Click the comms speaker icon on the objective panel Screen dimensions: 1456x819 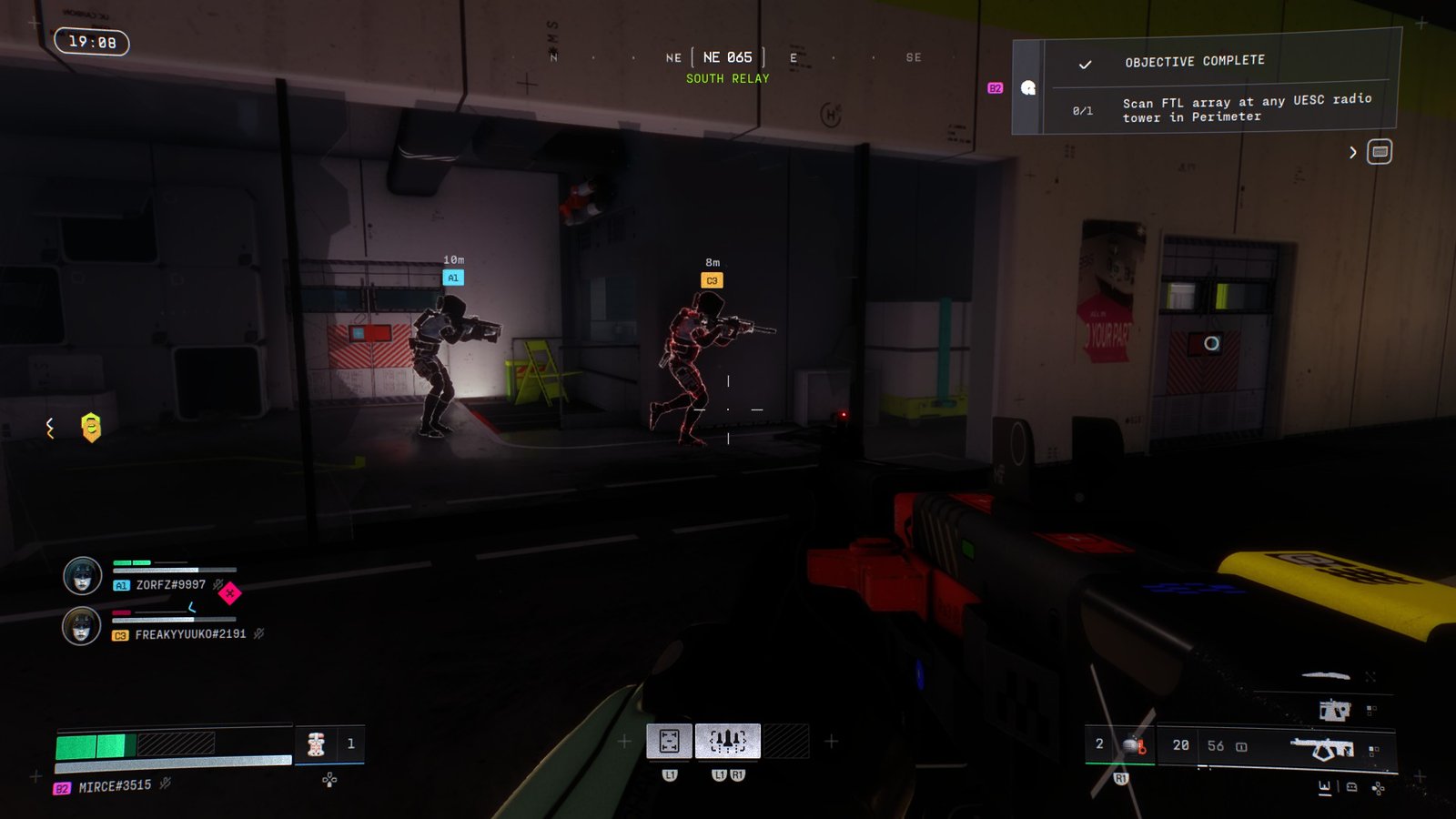coord(1027,88)
